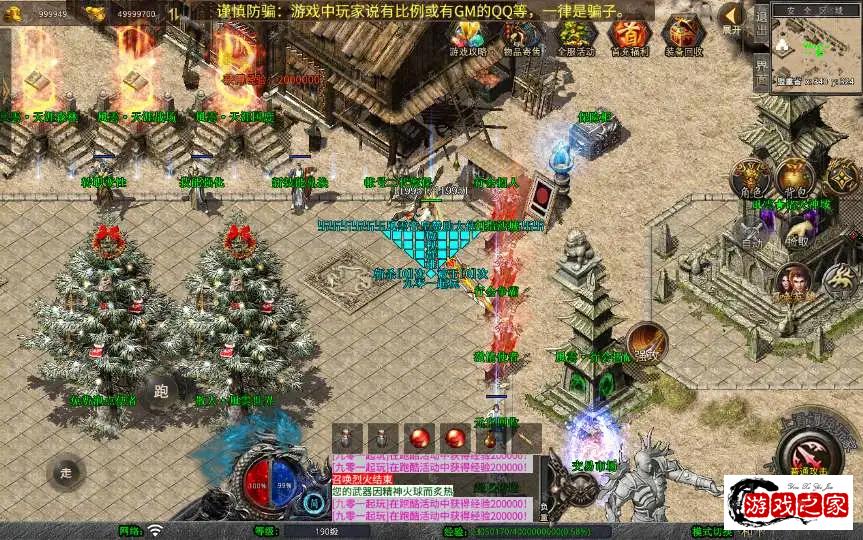The height and width of the screenshot is (540, 863).
Task: Toggle the 跑 run button
Action: (x=161, y=392)
